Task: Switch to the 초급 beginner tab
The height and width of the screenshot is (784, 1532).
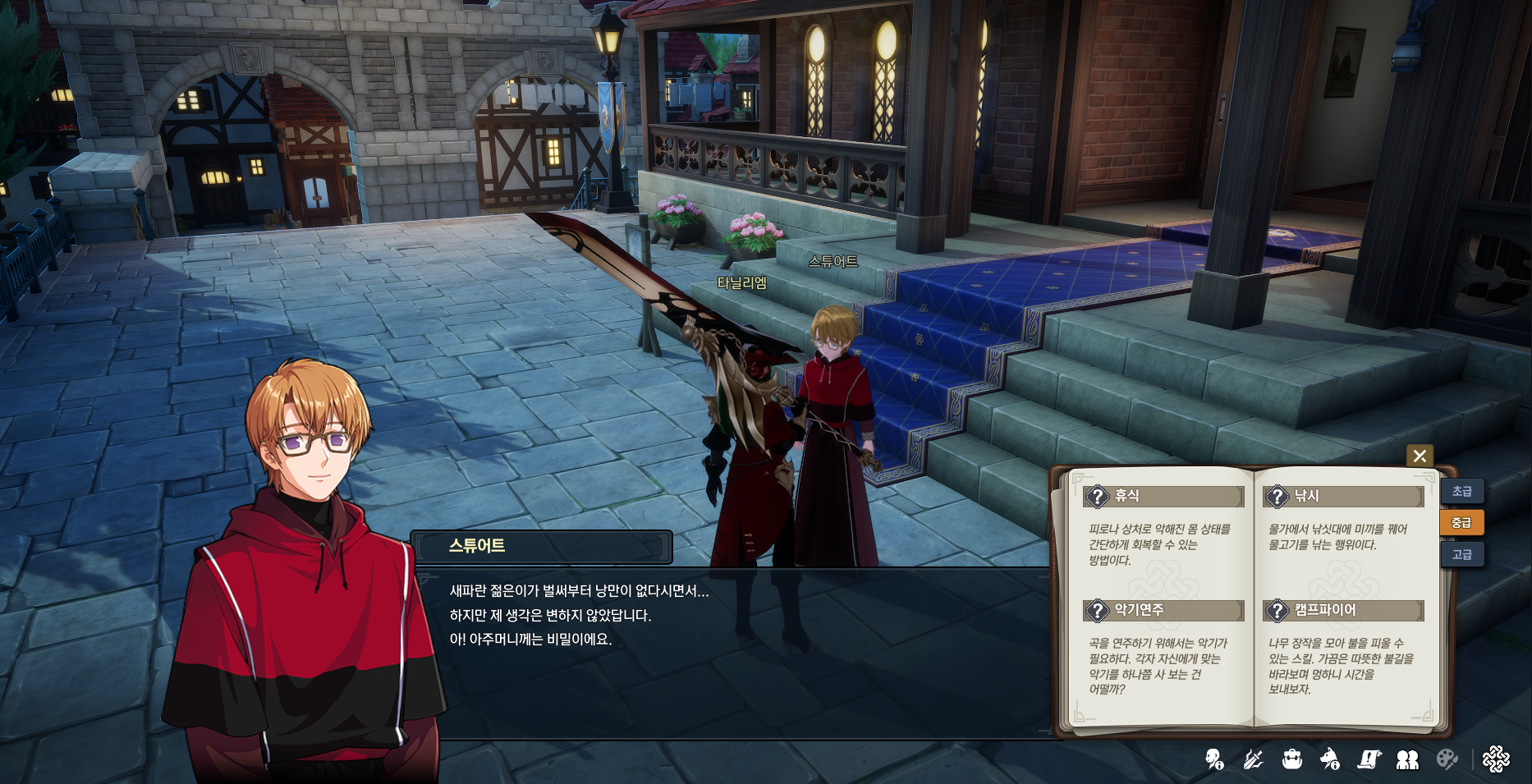Action: [1461, 492]
